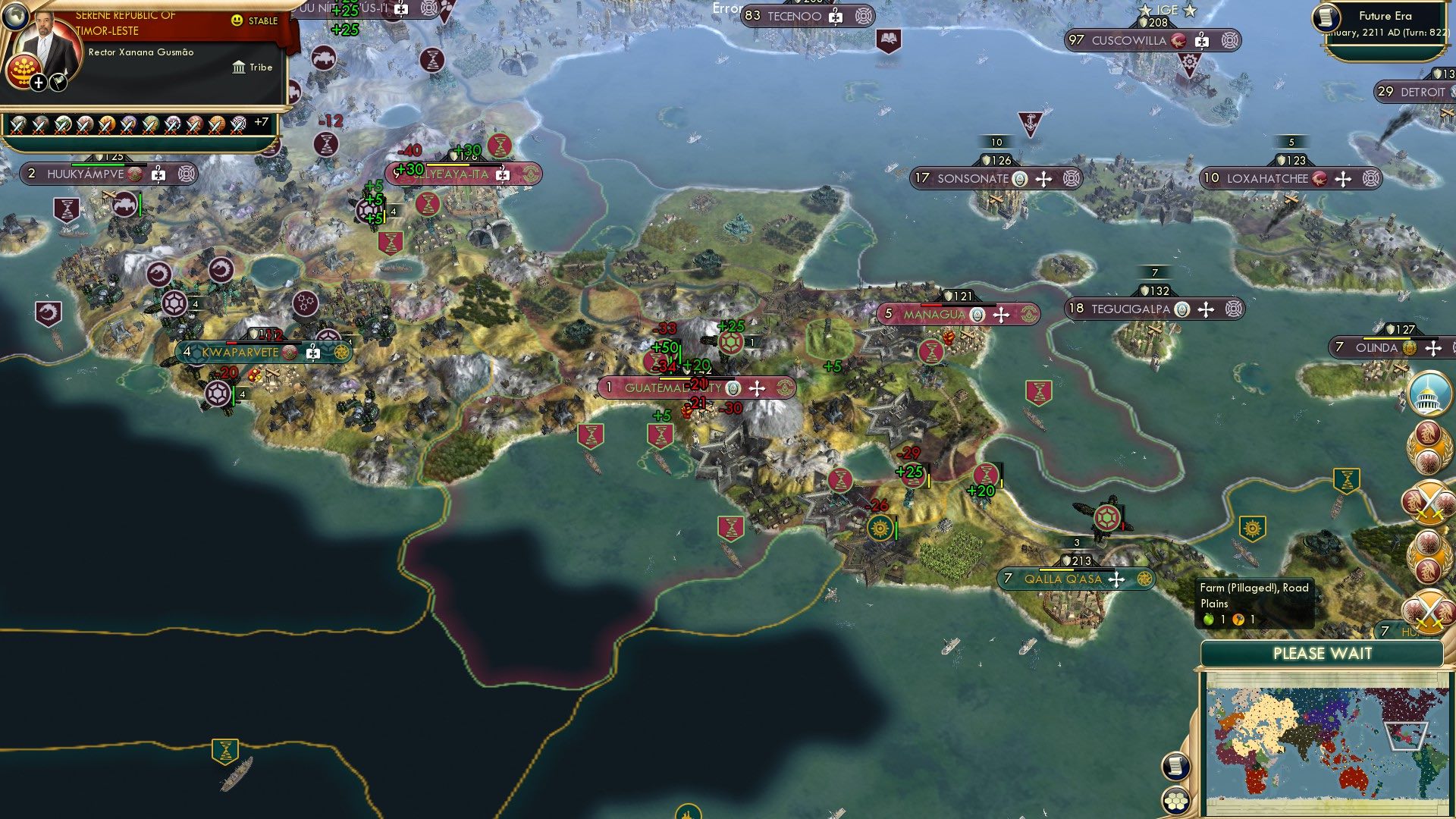Click the yellow growth progress bar on Qalla Q'asa's banner
This screenshot has width=1456, height=819.
[1056, 569]
